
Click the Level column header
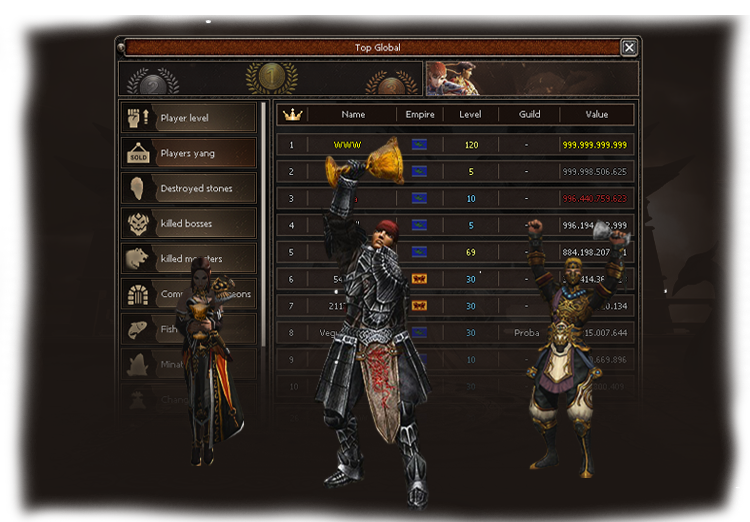point(470,115)
